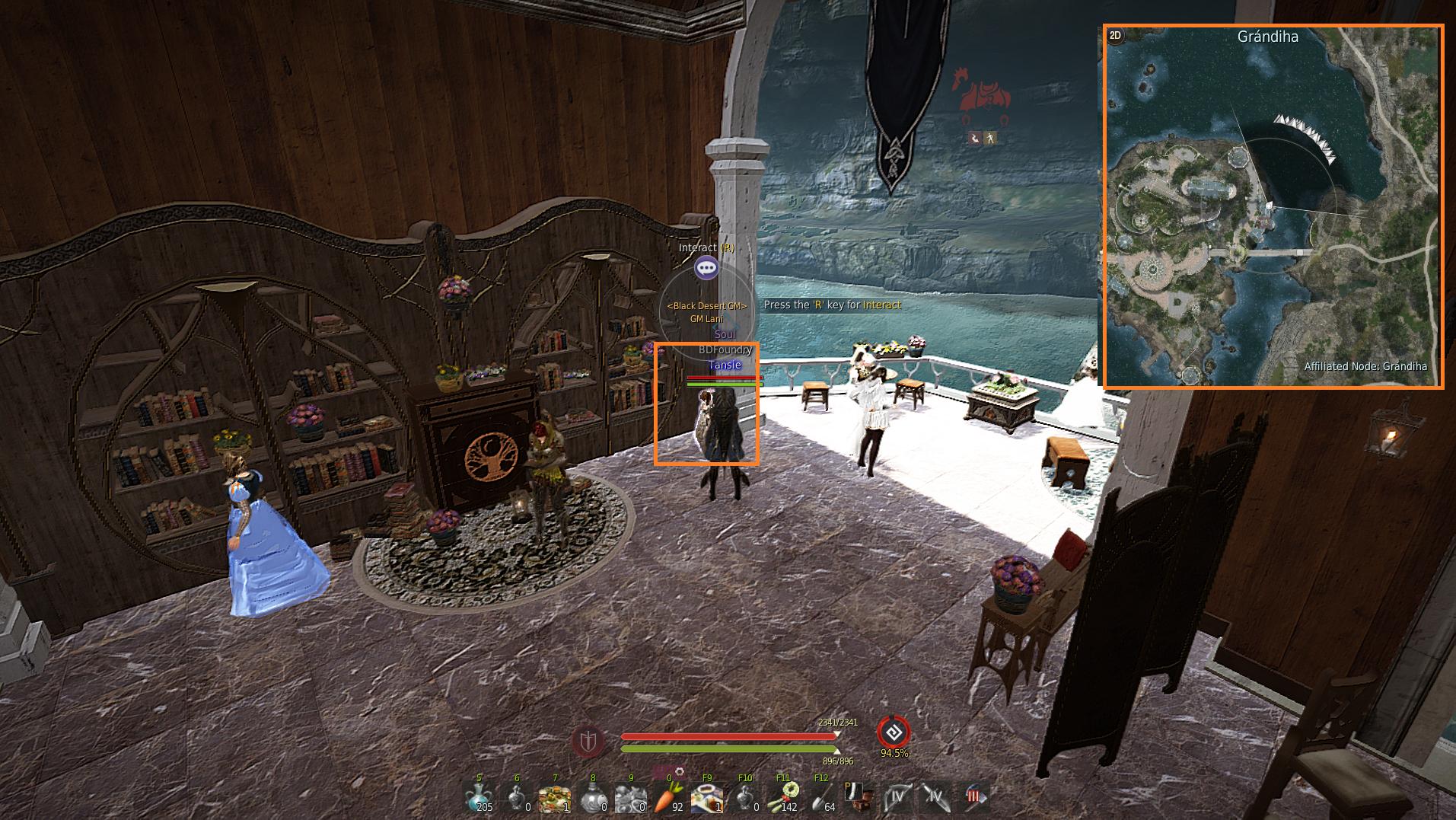Select the grey round flask in slot 8
The height and width of the screenshot is (820, 1456).
[593, 797]
